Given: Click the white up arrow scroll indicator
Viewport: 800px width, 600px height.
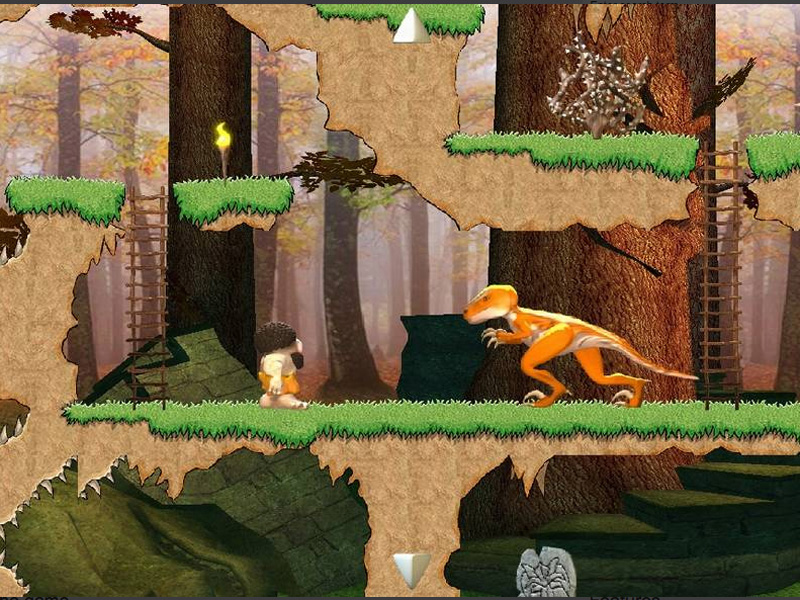Looking at the screenshot, I should pyautogui.click(x=410, y=26).
